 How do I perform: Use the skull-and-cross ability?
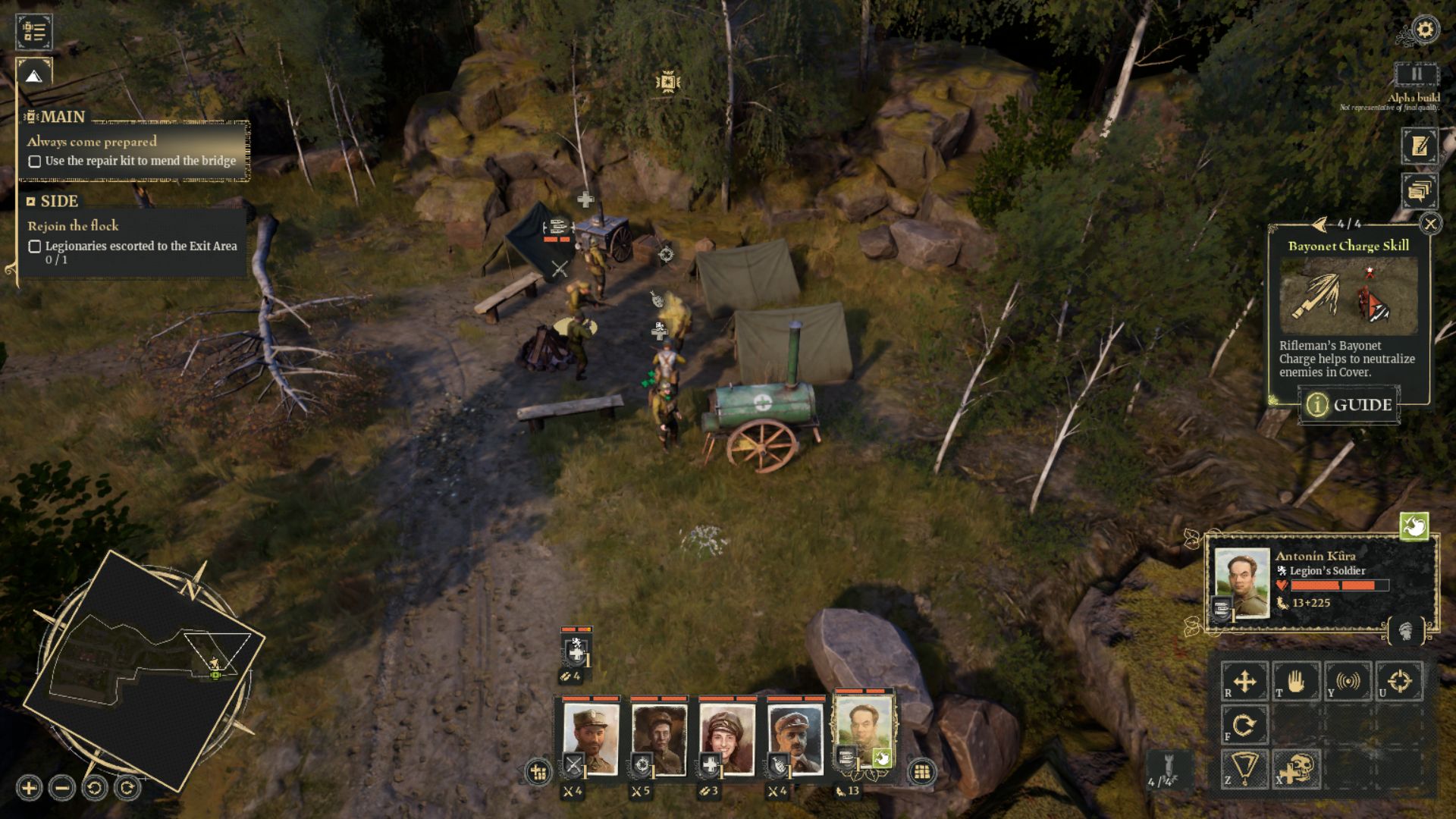tap(1297, 770)
